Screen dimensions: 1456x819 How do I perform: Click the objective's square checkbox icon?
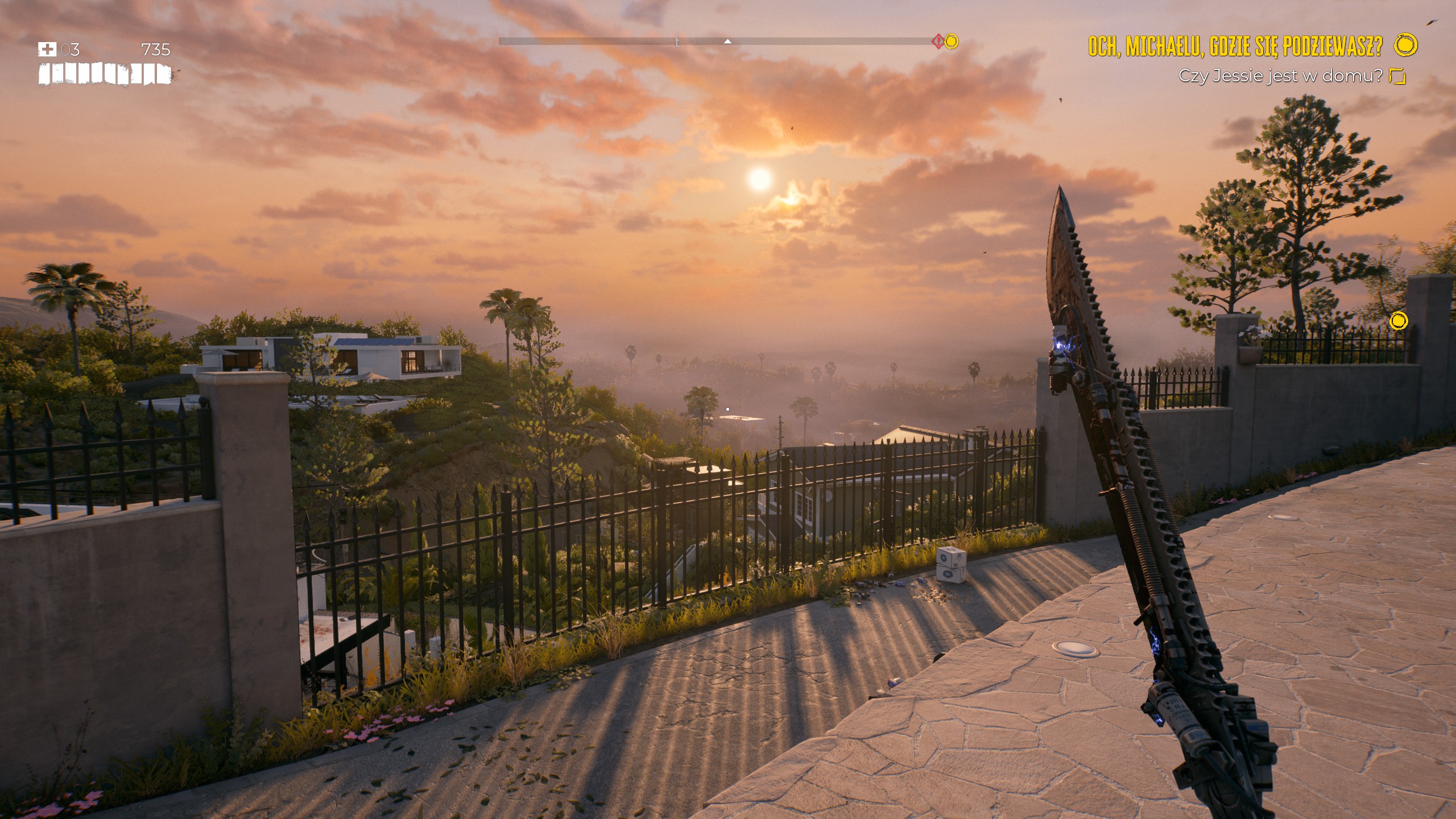tap(1397, 76)
